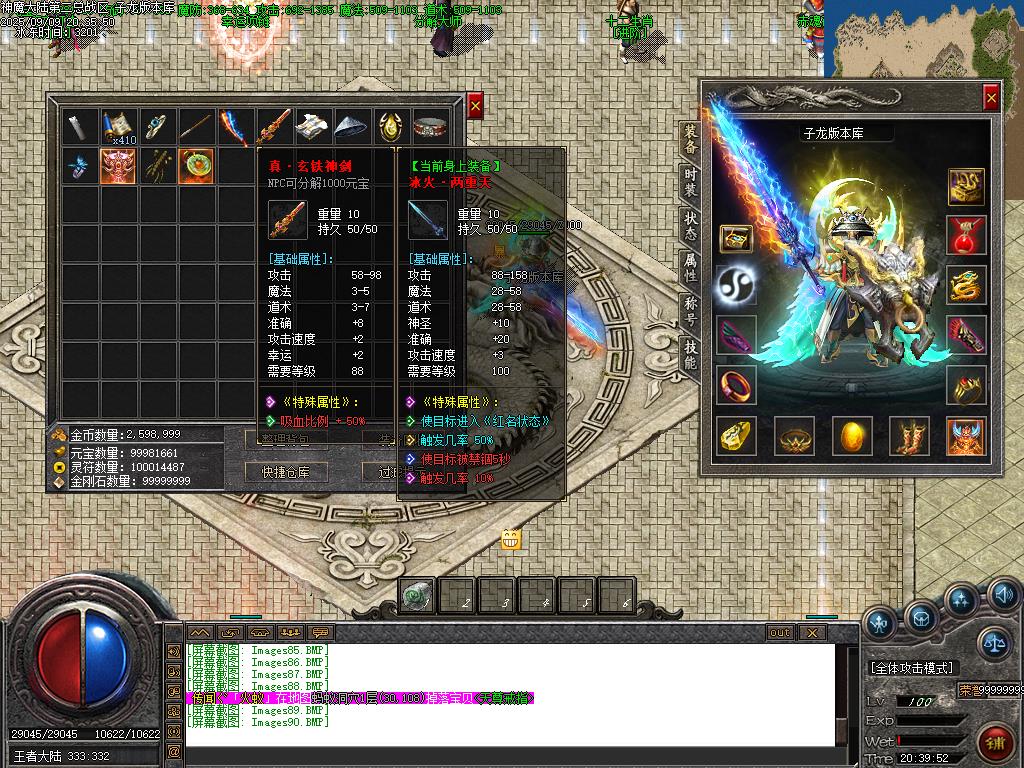The width and height of the screenshot is (1024, 768).
Task: Close the character equipment panel
Action: coord(990,97)
